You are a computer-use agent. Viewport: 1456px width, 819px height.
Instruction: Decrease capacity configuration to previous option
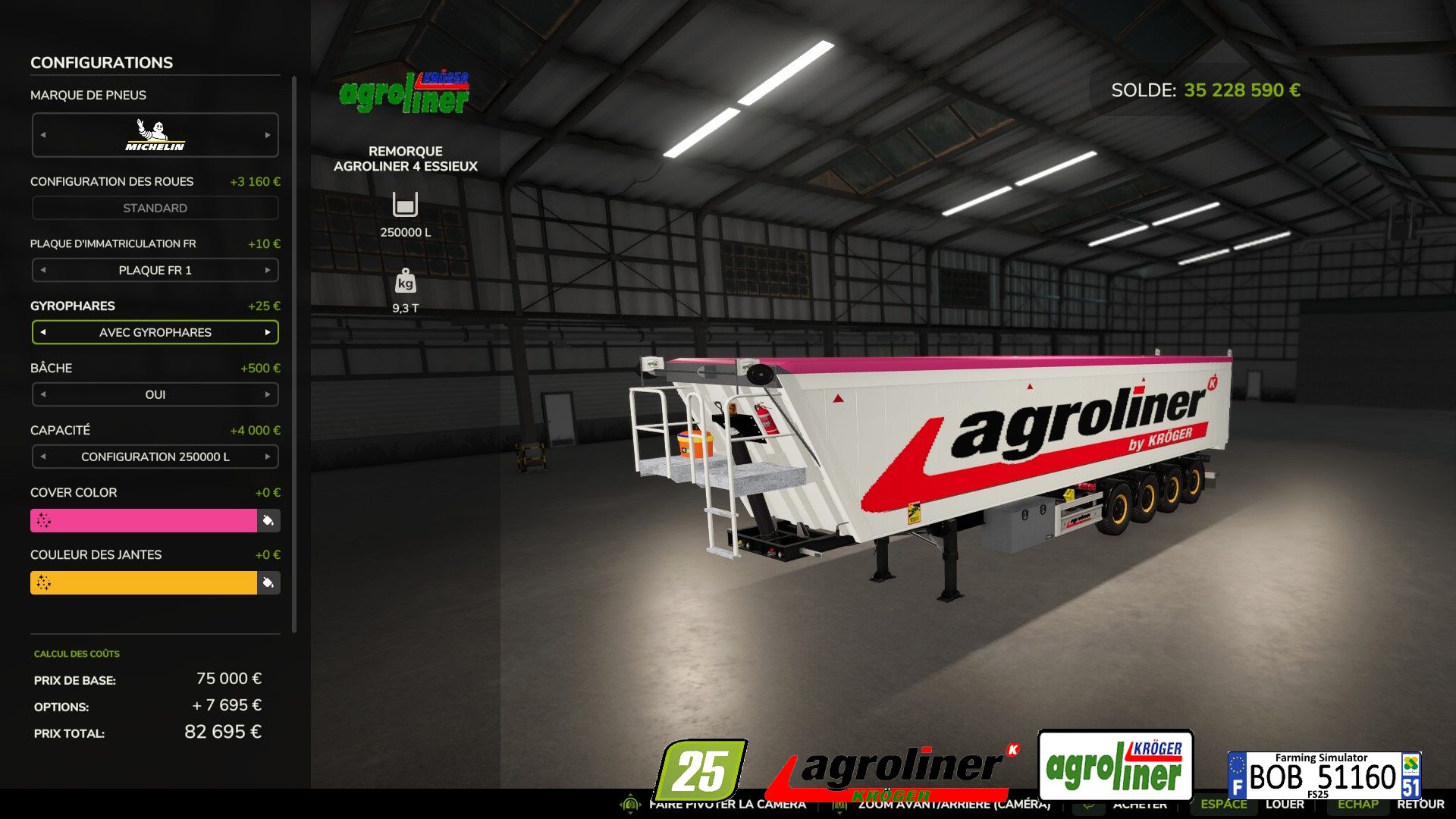click(43, 457)
